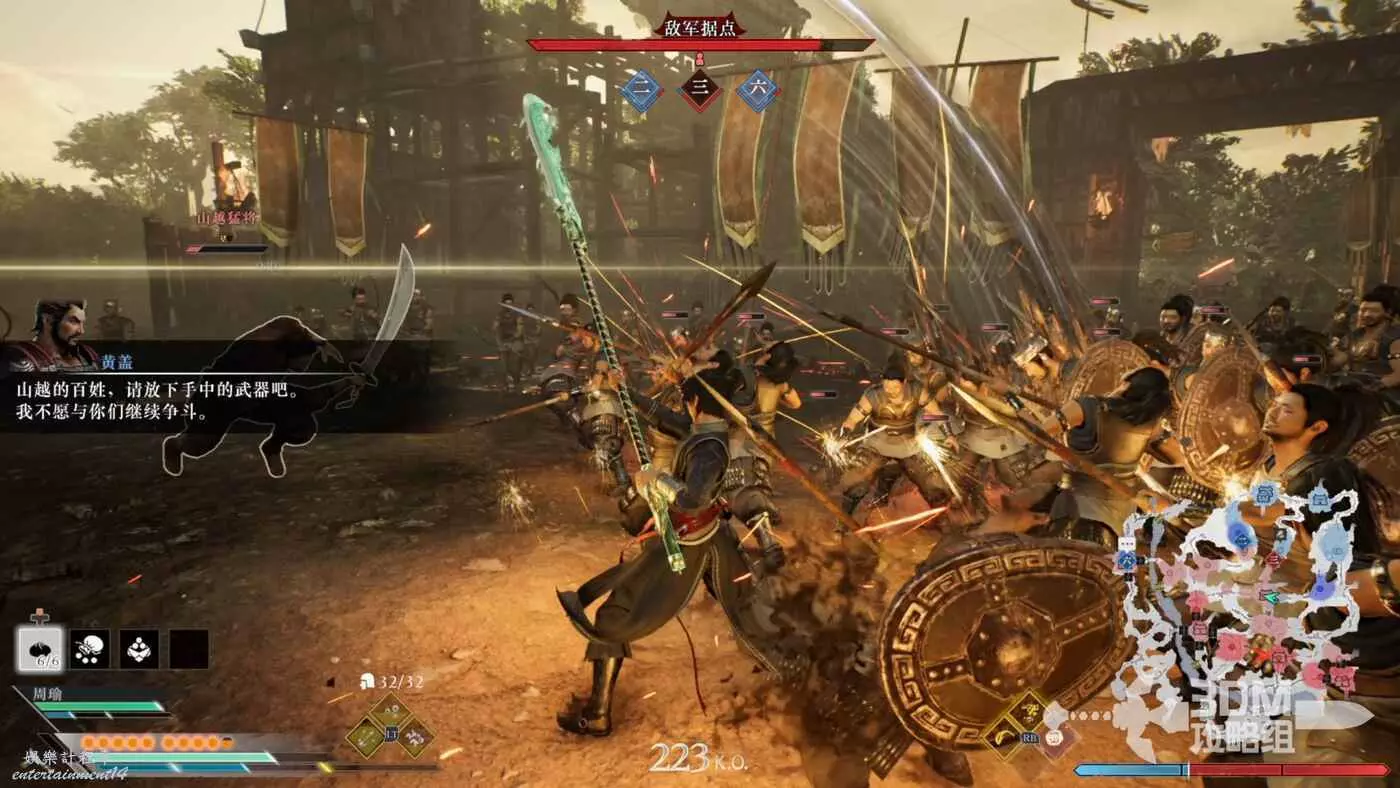Activate the top battle art diamond icon
This screenshot has height=788, width=1400.
click(x=391, y=713)
